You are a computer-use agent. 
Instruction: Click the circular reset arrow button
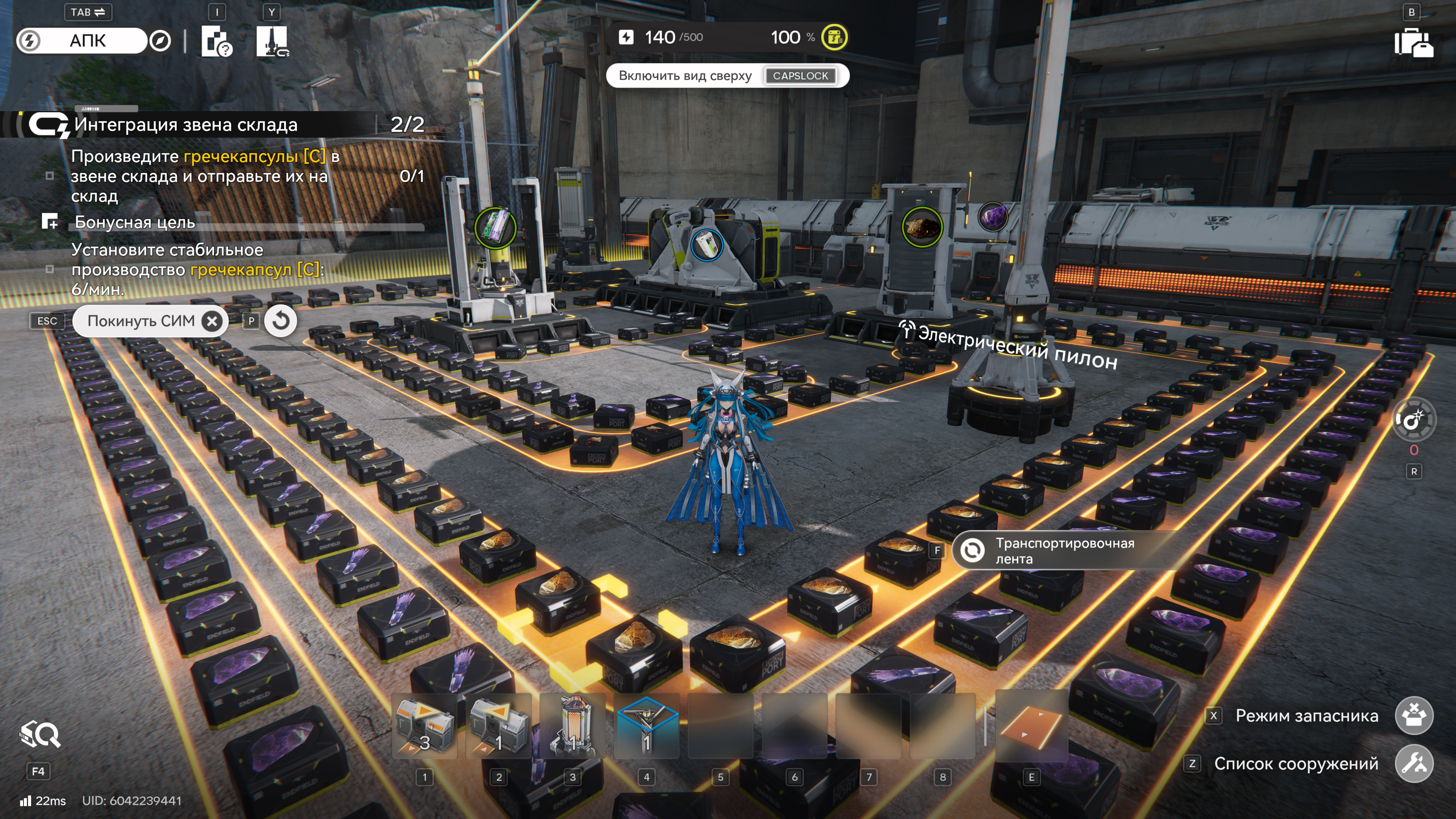point(280,321)
